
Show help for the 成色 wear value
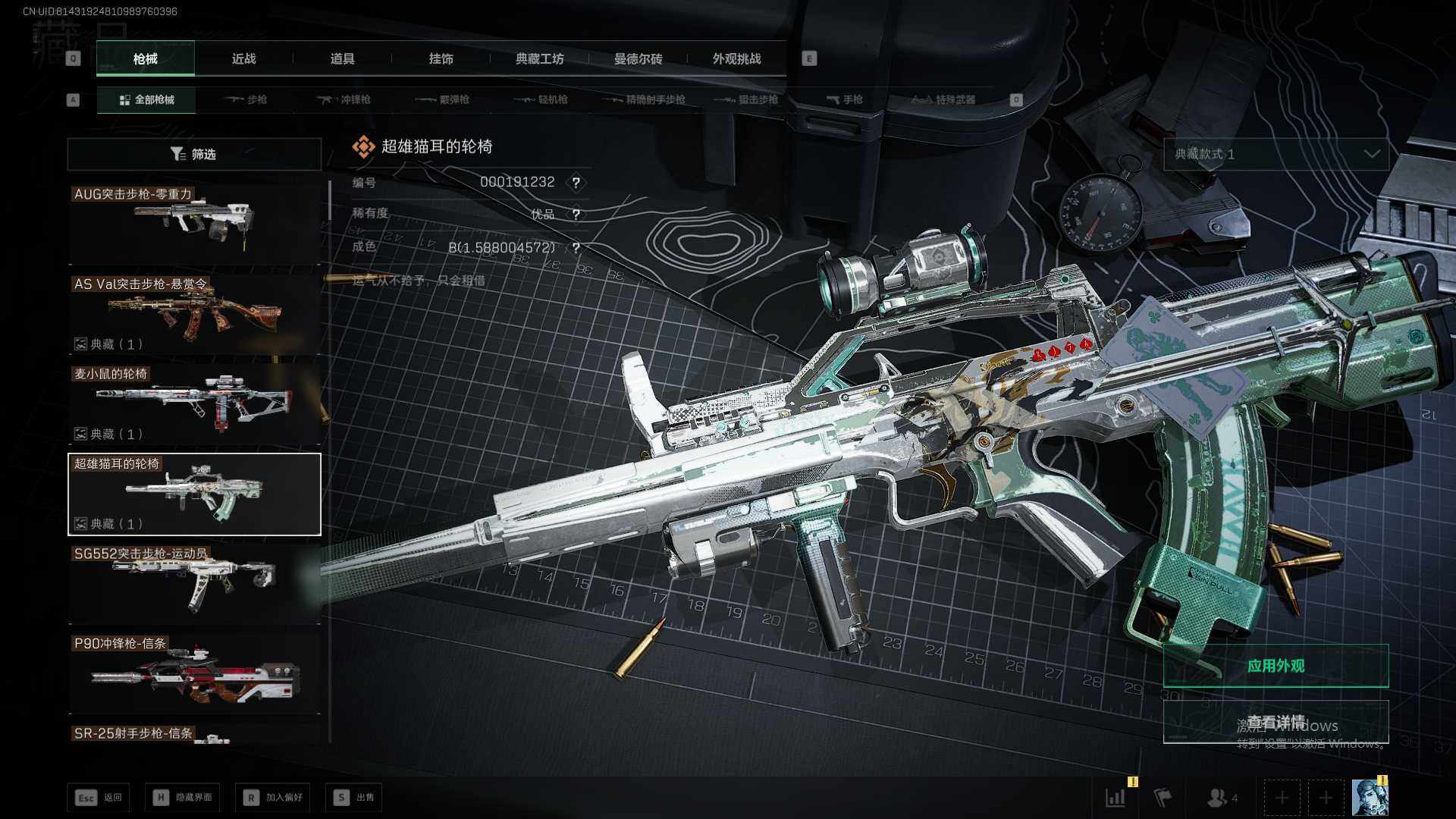click(x=576, y=248)
